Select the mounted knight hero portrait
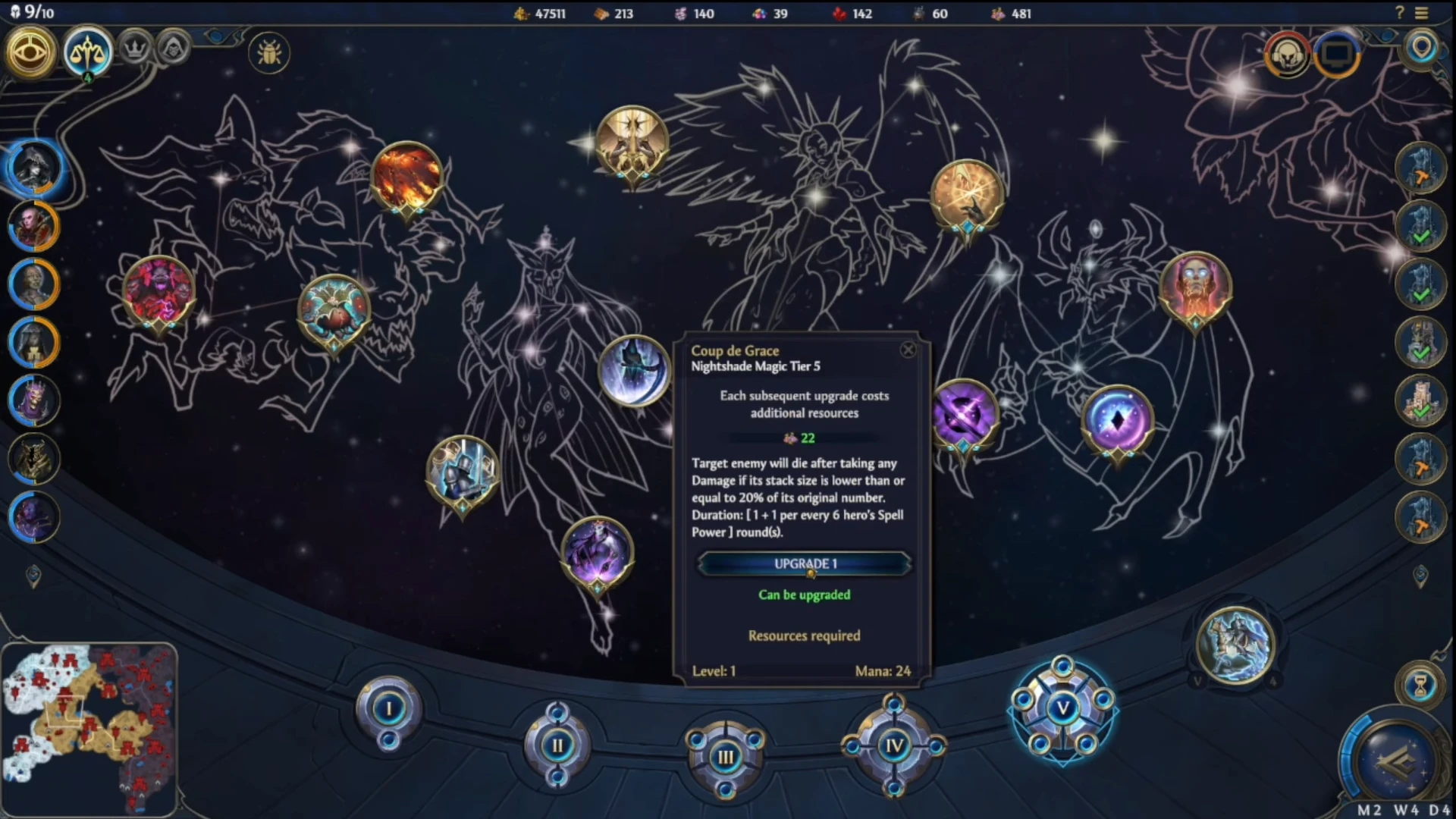Image resolution: width=1456 pixels, height=819 pixels. click(1235, 645)
